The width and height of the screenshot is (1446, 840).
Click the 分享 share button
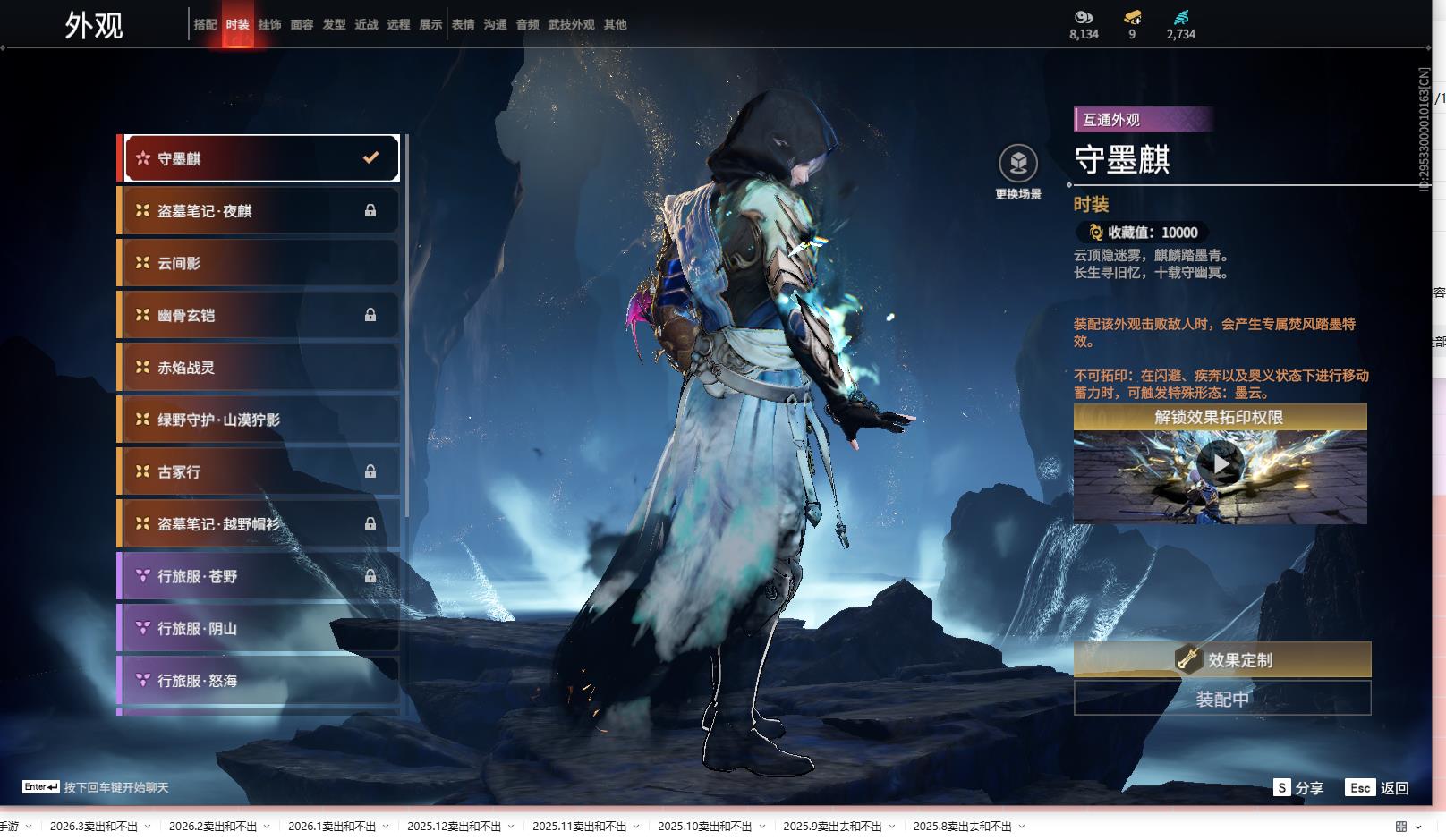[x=1298, y=788]
